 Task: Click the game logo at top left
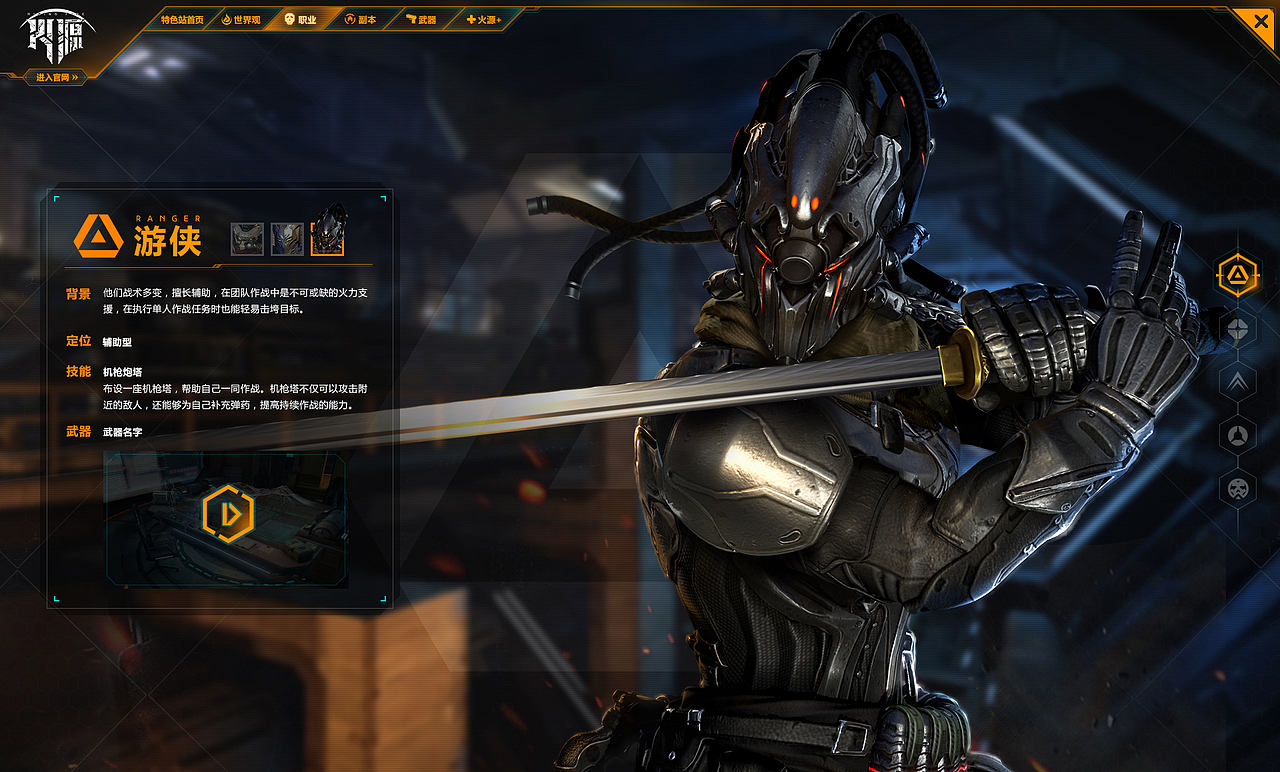57,36
